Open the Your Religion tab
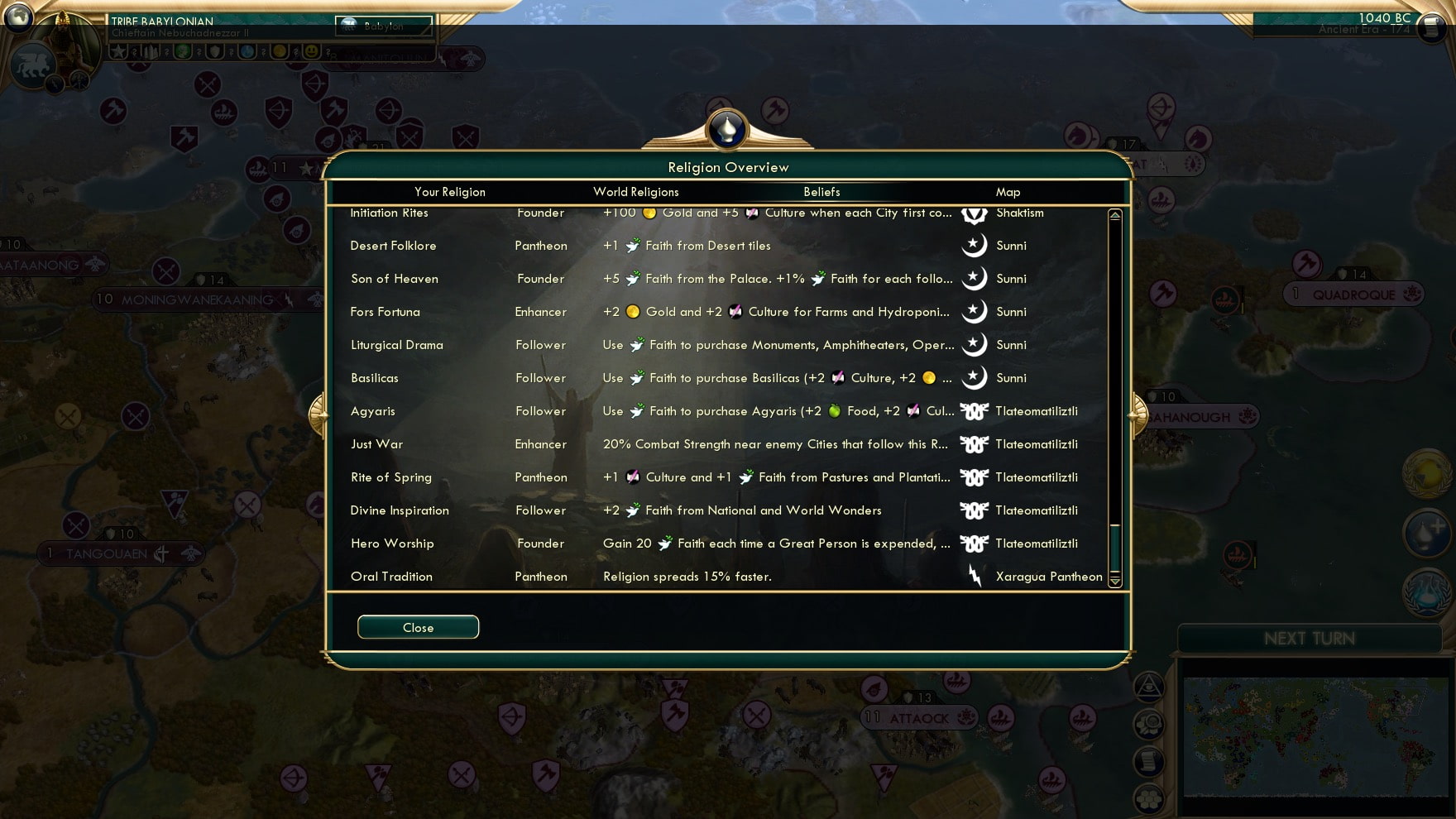Image resolution: width=1456 pixels, height=819 pixels. tap(449, 191)
